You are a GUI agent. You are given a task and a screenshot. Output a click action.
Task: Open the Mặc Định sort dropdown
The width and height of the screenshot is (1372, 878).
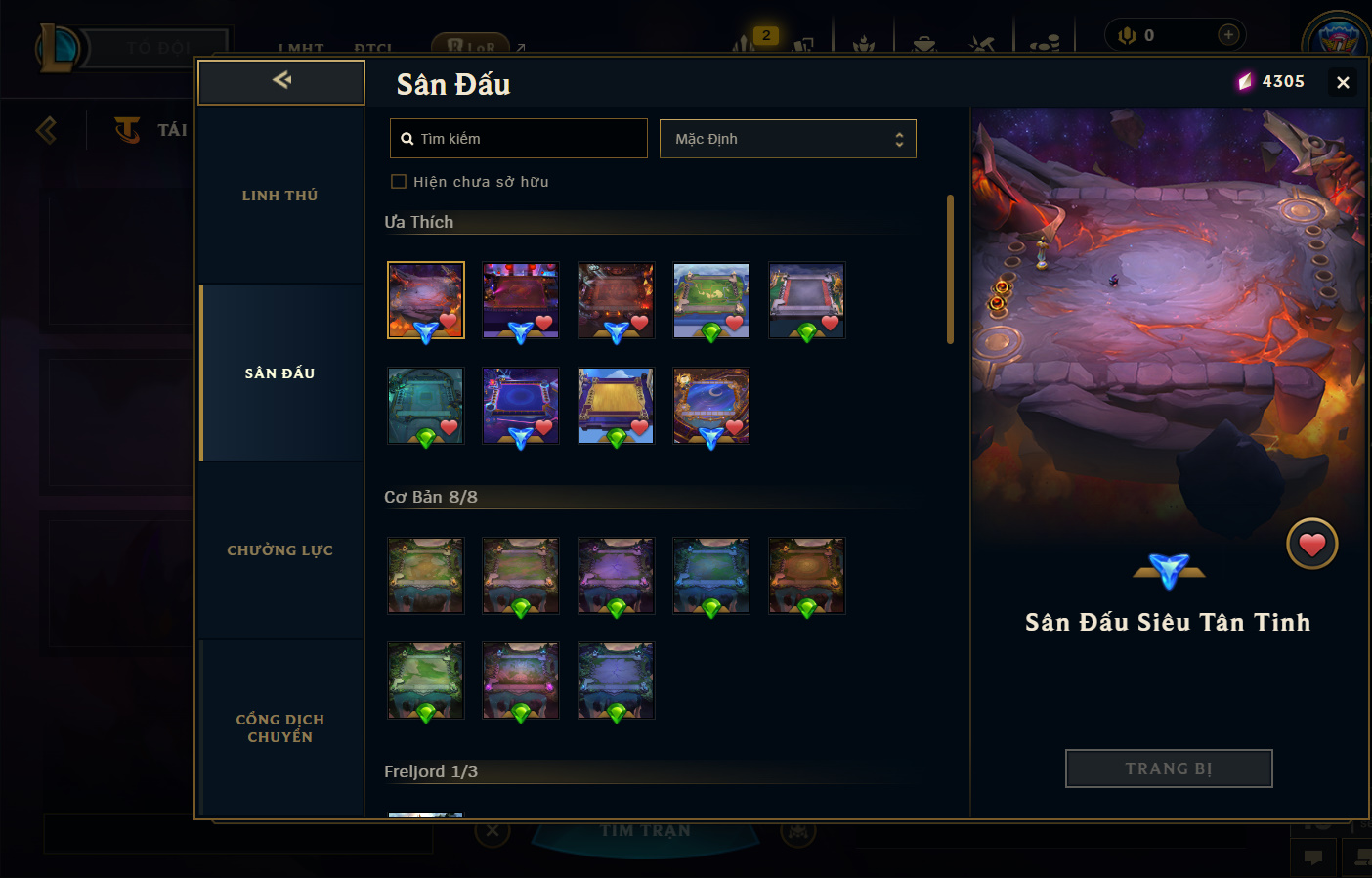pyautogui.click(x=788, y=139)
